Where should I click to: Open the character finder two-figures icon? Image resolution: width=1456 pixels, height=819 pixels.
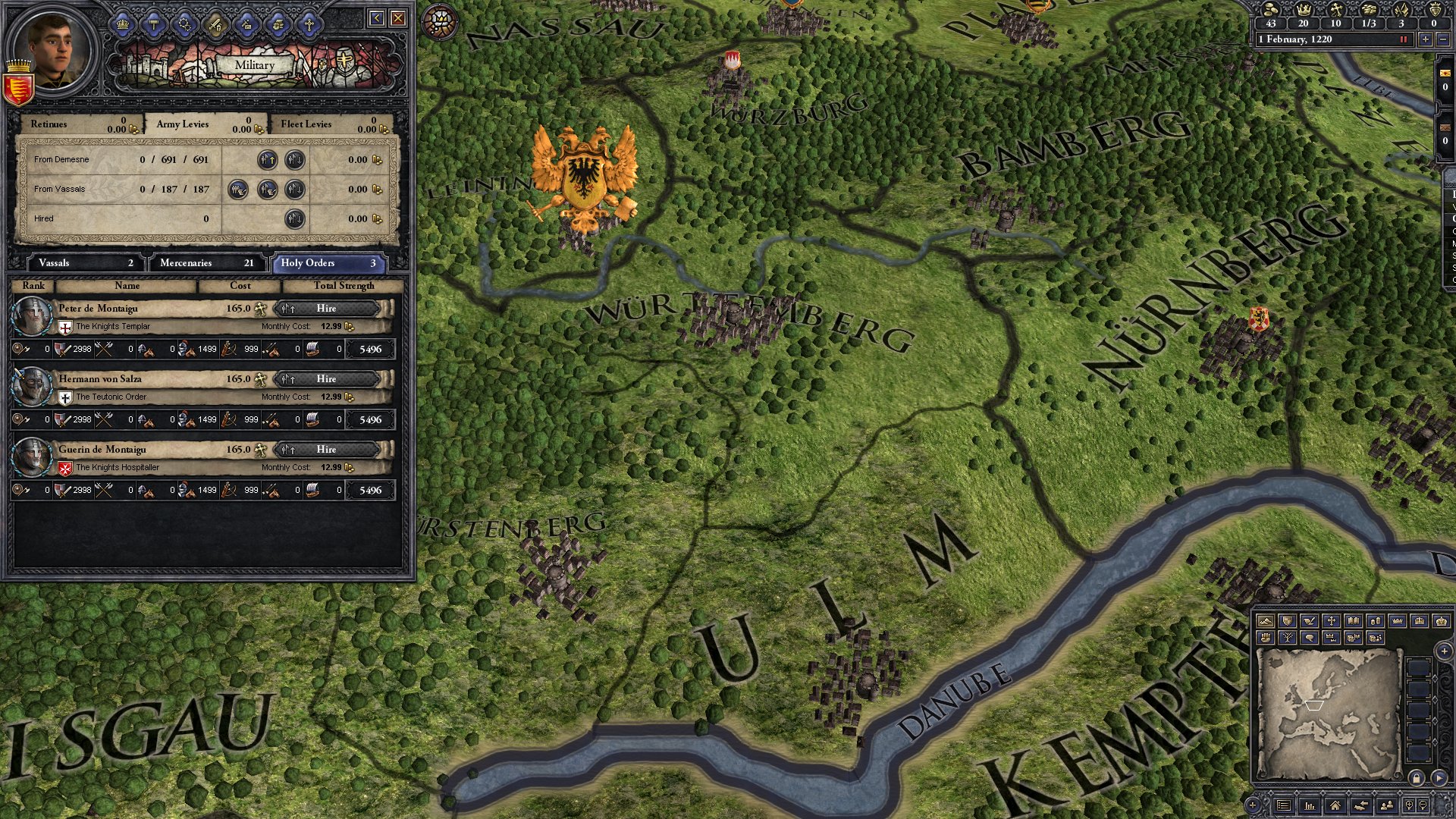pos(1388,806)
